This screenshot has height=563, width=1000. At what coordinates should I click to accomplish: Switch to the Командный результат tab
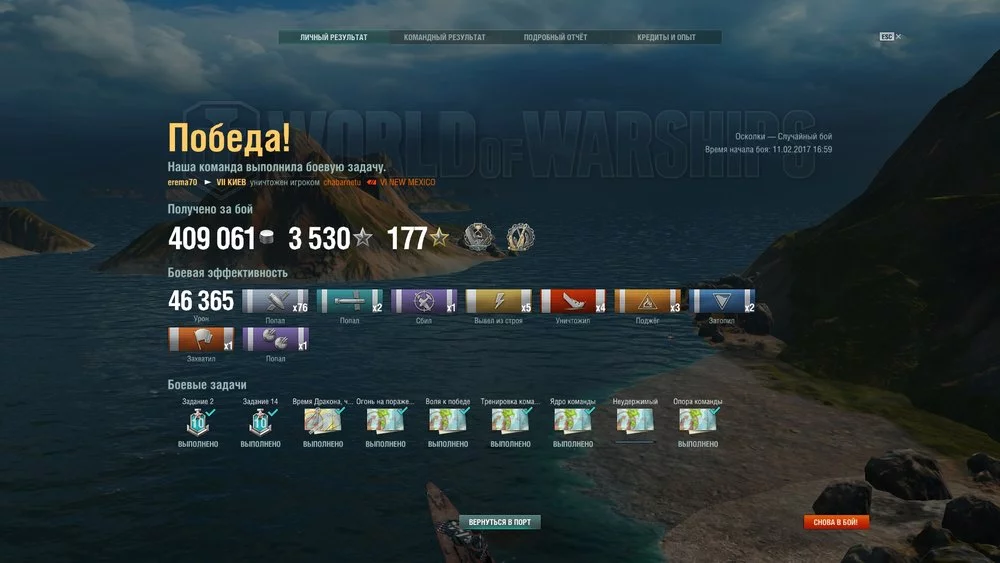point(445,38)
